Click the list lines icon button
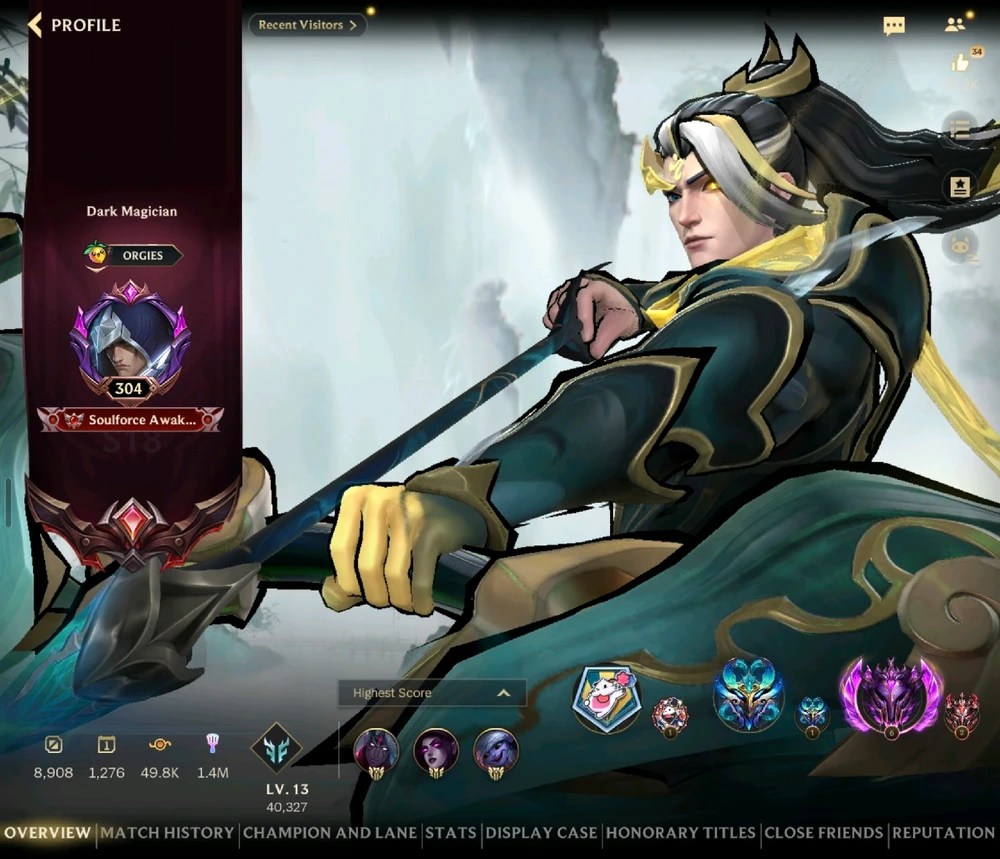Screen dimensions: 1000x859 [x=960, y=128]
